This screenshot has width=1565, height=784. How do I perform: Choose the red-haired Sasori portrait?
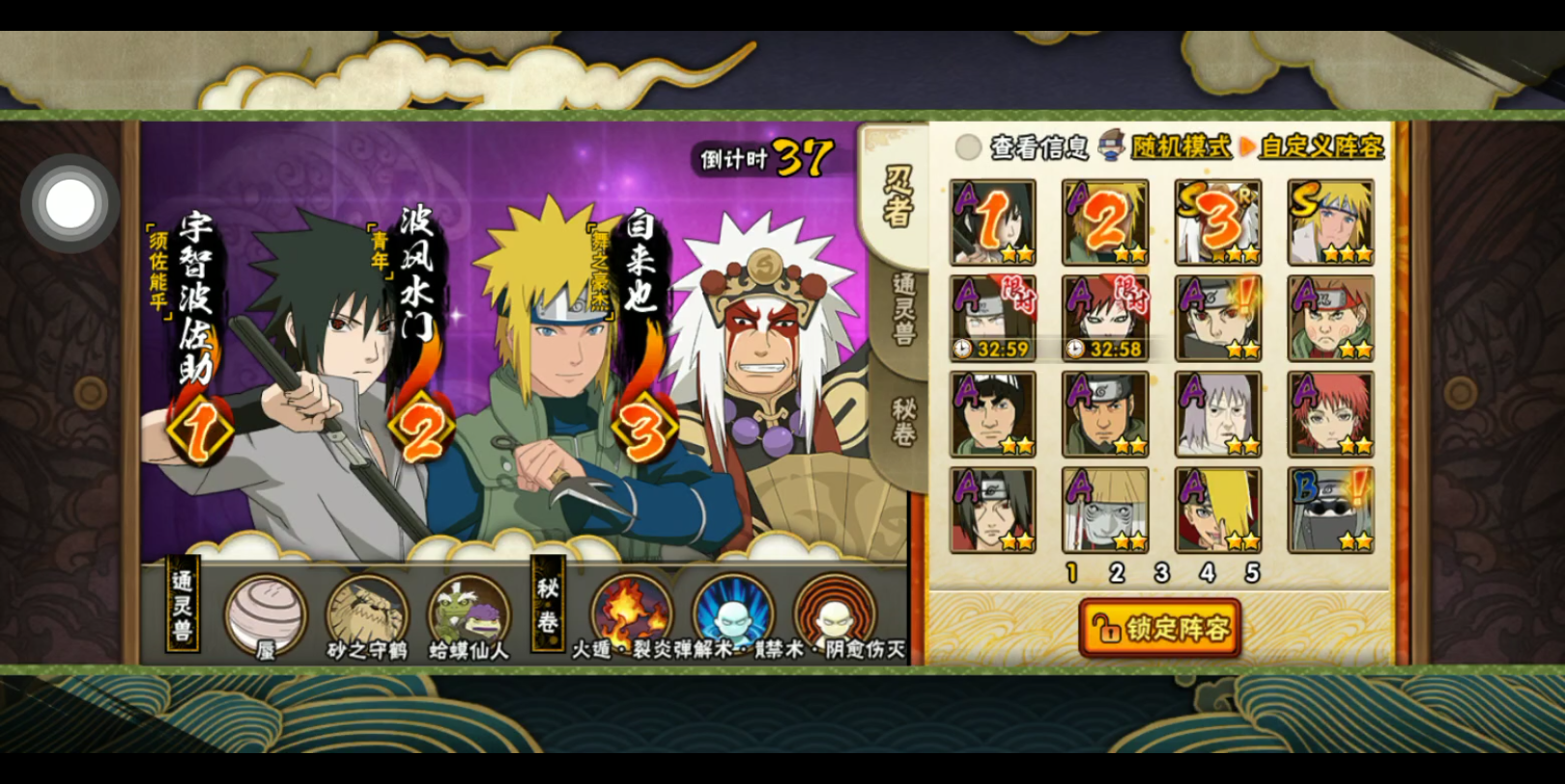pyautogui.click(x=1330, y=414)
